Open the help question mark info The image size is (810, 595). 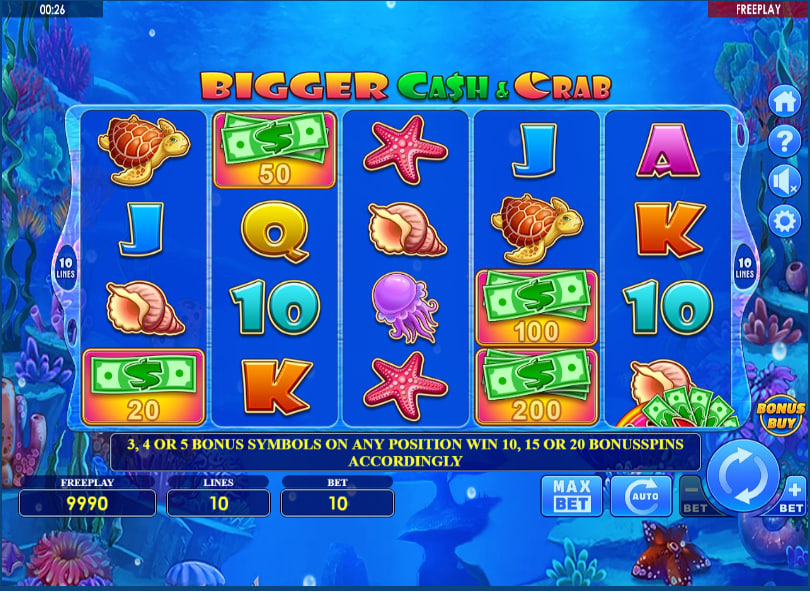pos(784,142)
